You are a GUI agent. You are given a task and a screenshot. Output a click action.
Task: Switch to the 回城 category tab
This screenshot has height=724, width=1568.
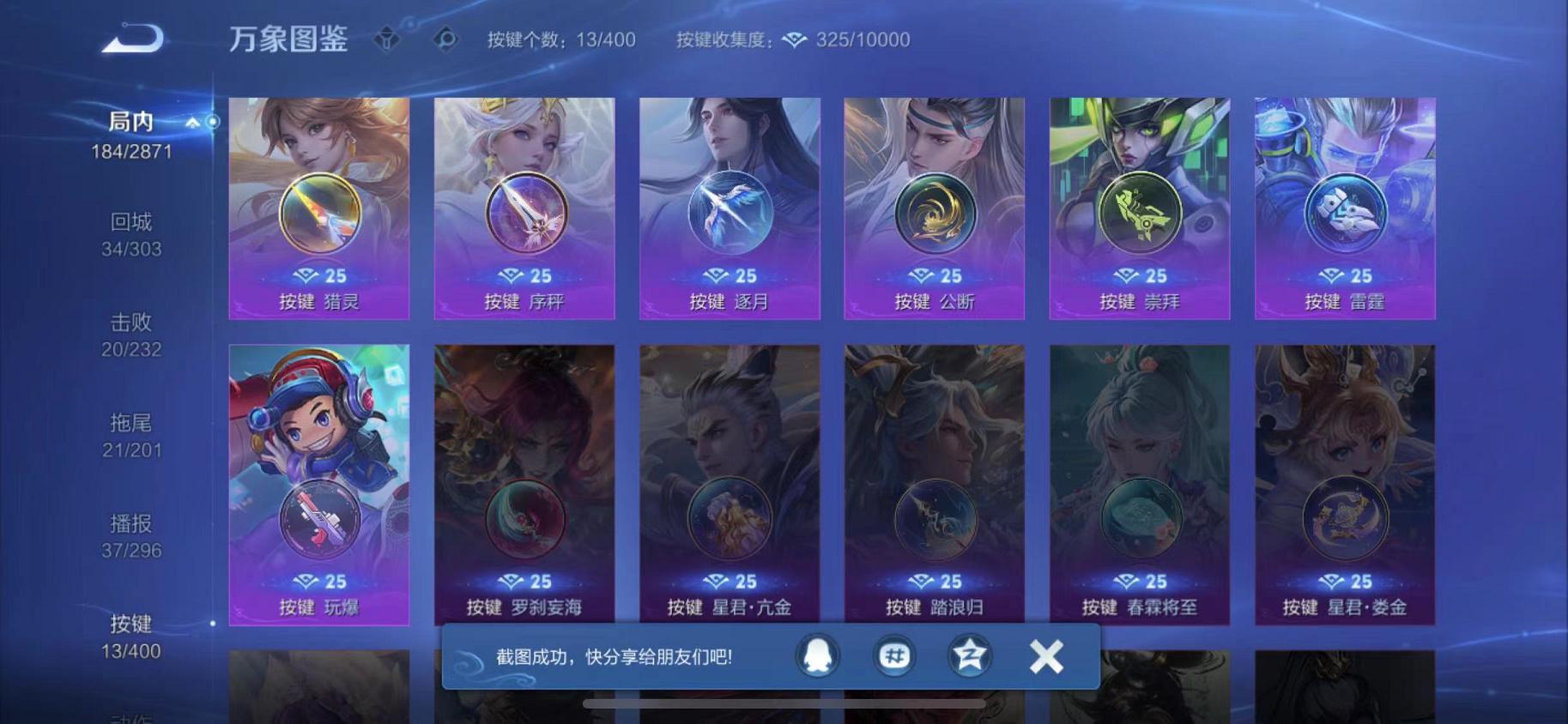pos(133,221)
